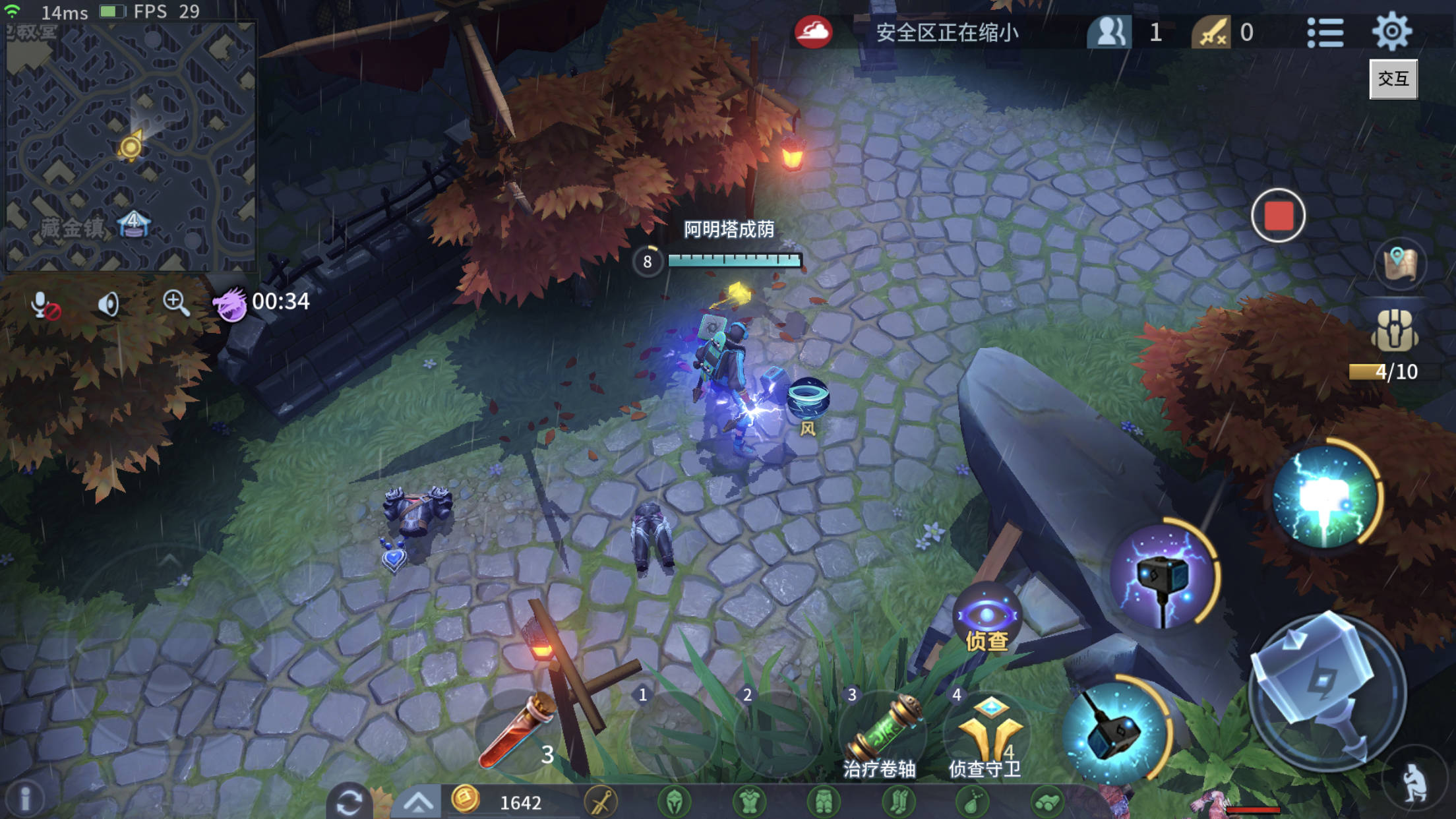Perform the basic hammer attack
The width and height of the screenshot is (1456, 819).
click(1325, 689)
